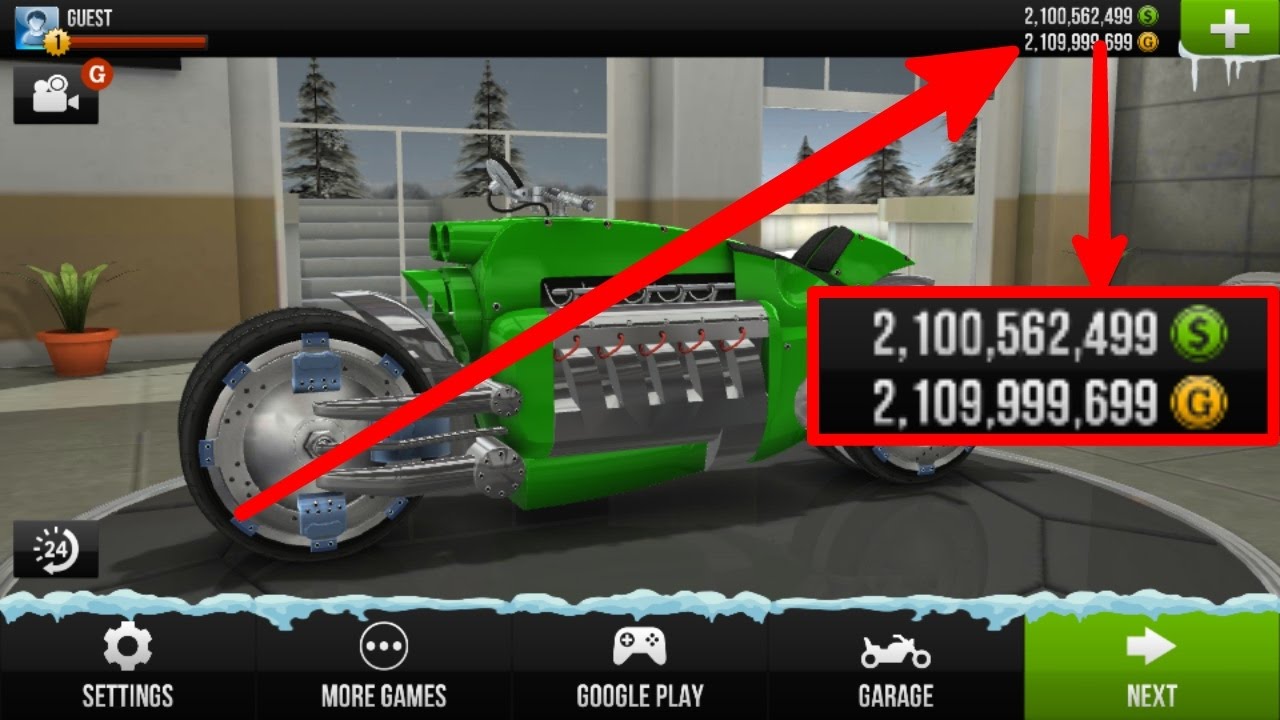
Task: Open the Settings menu
Action: tap(127, 667)
